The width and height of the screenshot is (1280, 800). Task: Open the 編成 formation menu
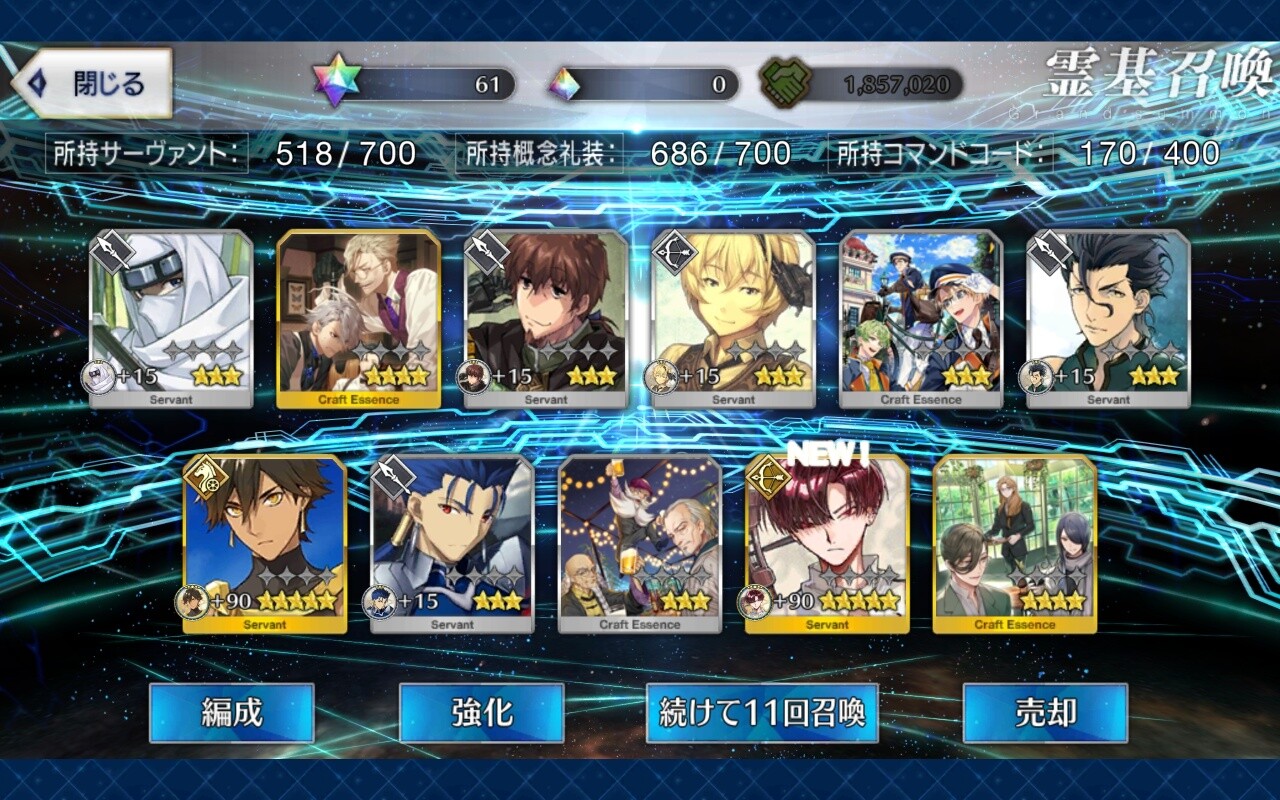232,713
